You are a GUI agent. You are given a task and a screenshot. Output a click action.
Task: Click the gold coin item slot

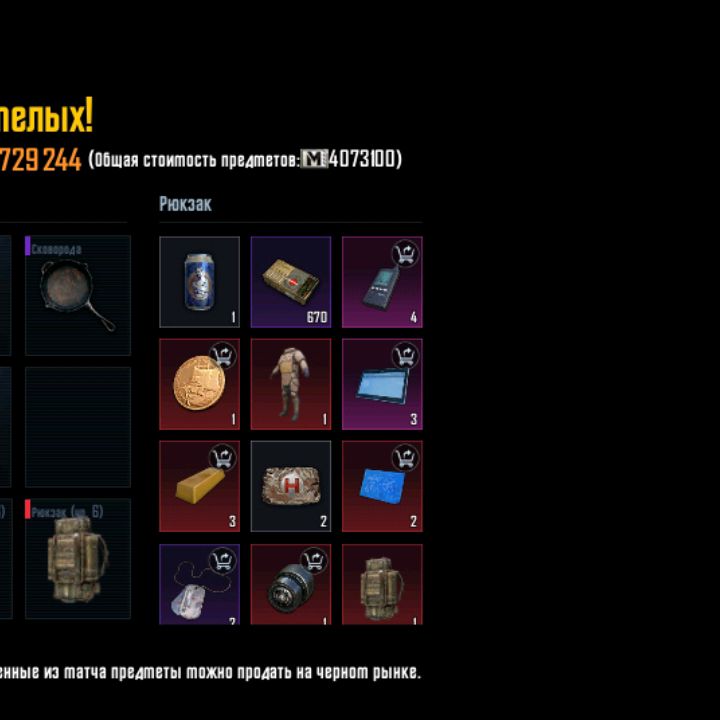point(200,384)
